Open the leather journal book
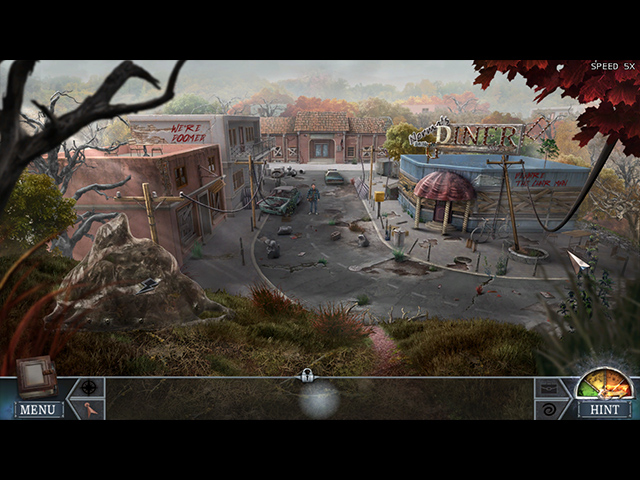Image resolution: width=640 pixels, height=480 pixels. 37,376
